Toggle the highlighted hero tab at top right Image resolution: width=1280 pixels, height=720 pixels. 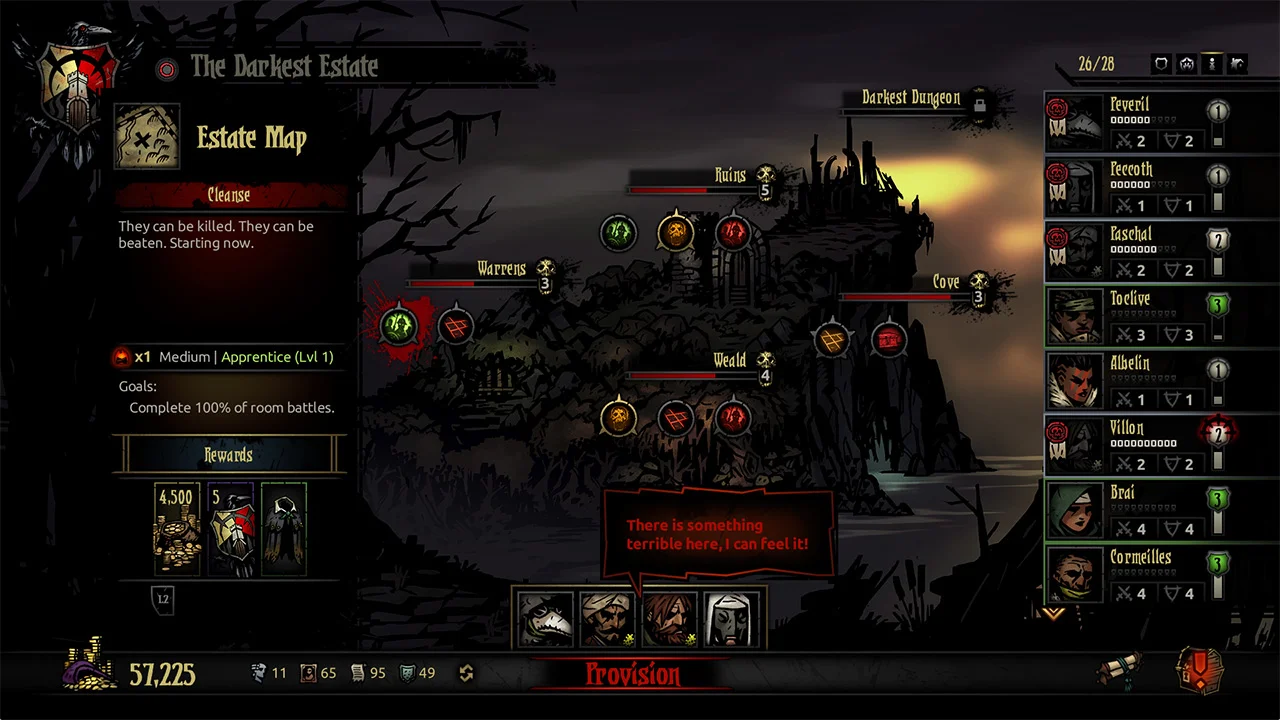[1211, 64]
